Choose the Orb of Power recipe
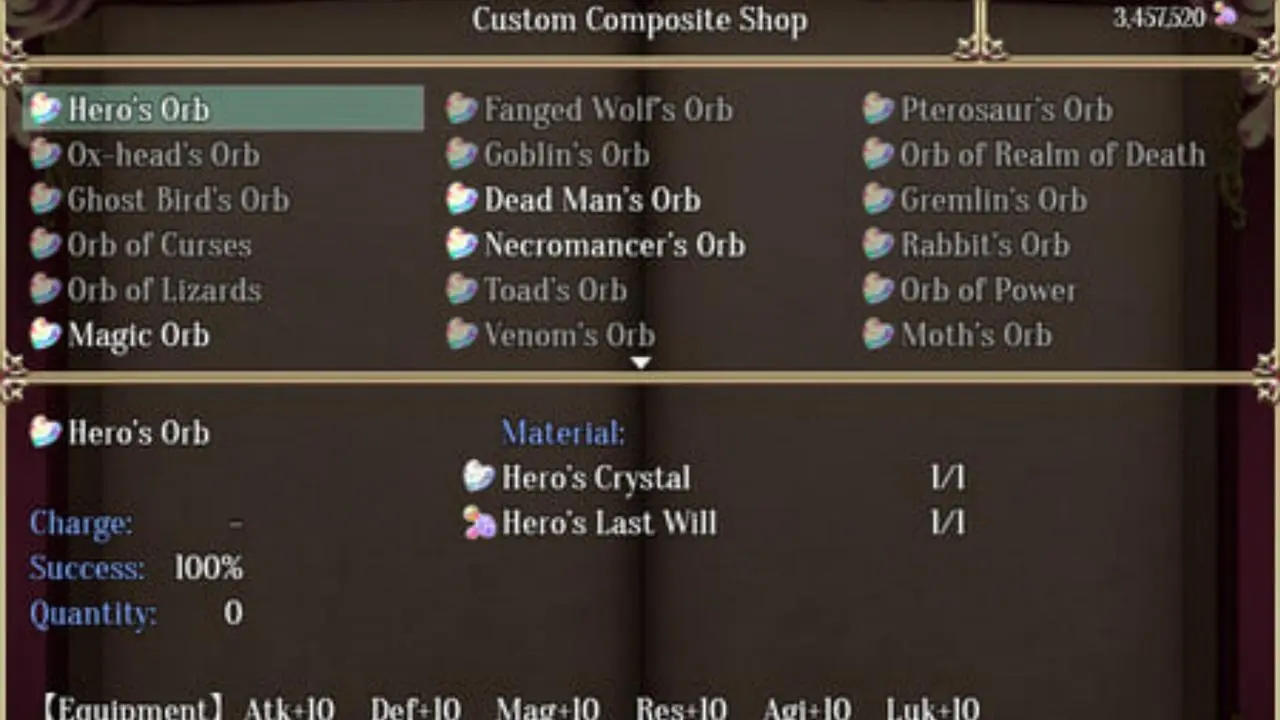This screenshot has width=1280, height=720. (x=987, y=290)
